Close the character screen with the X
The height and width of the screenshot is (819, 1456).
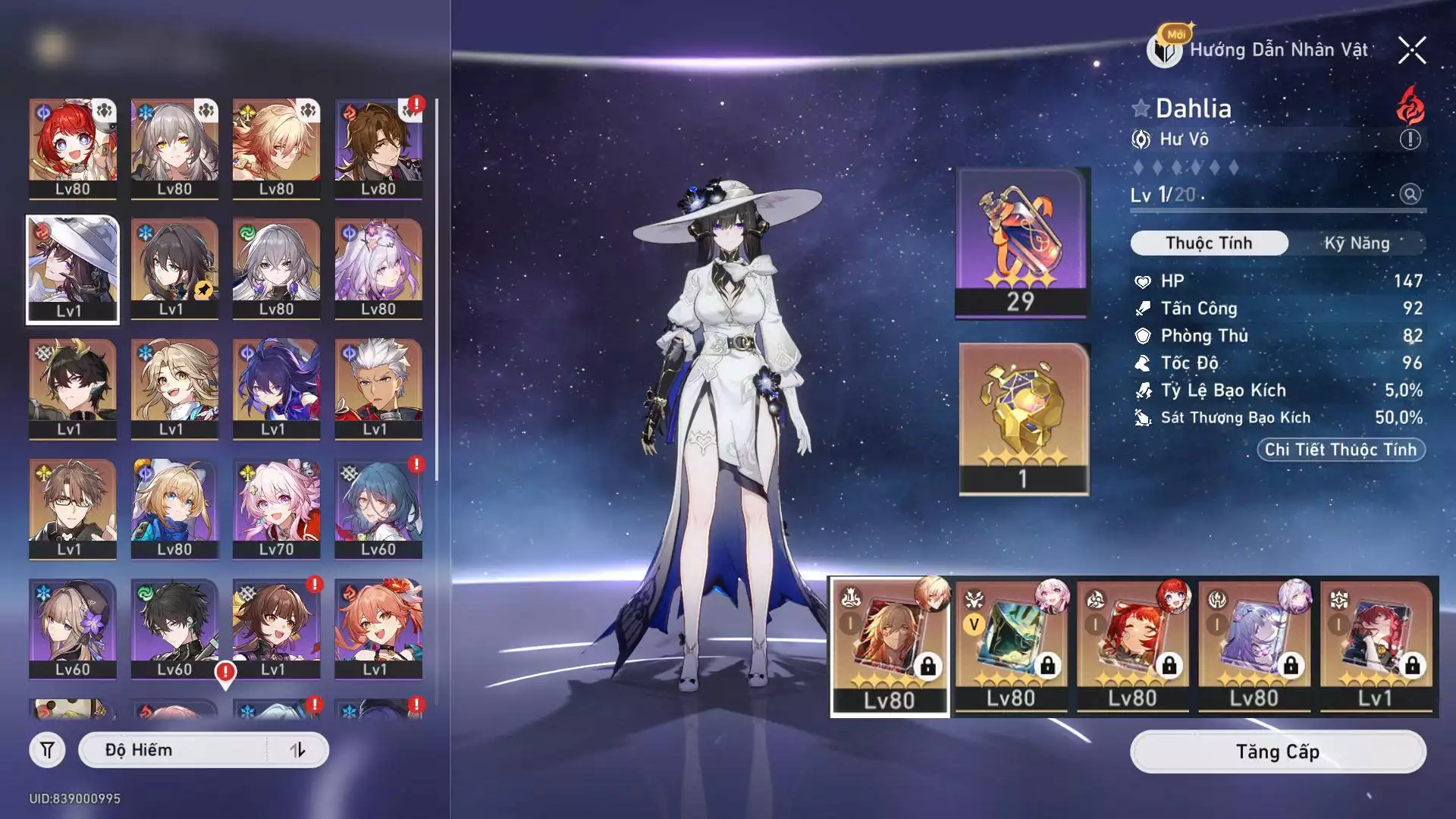tap(1411, 51)
